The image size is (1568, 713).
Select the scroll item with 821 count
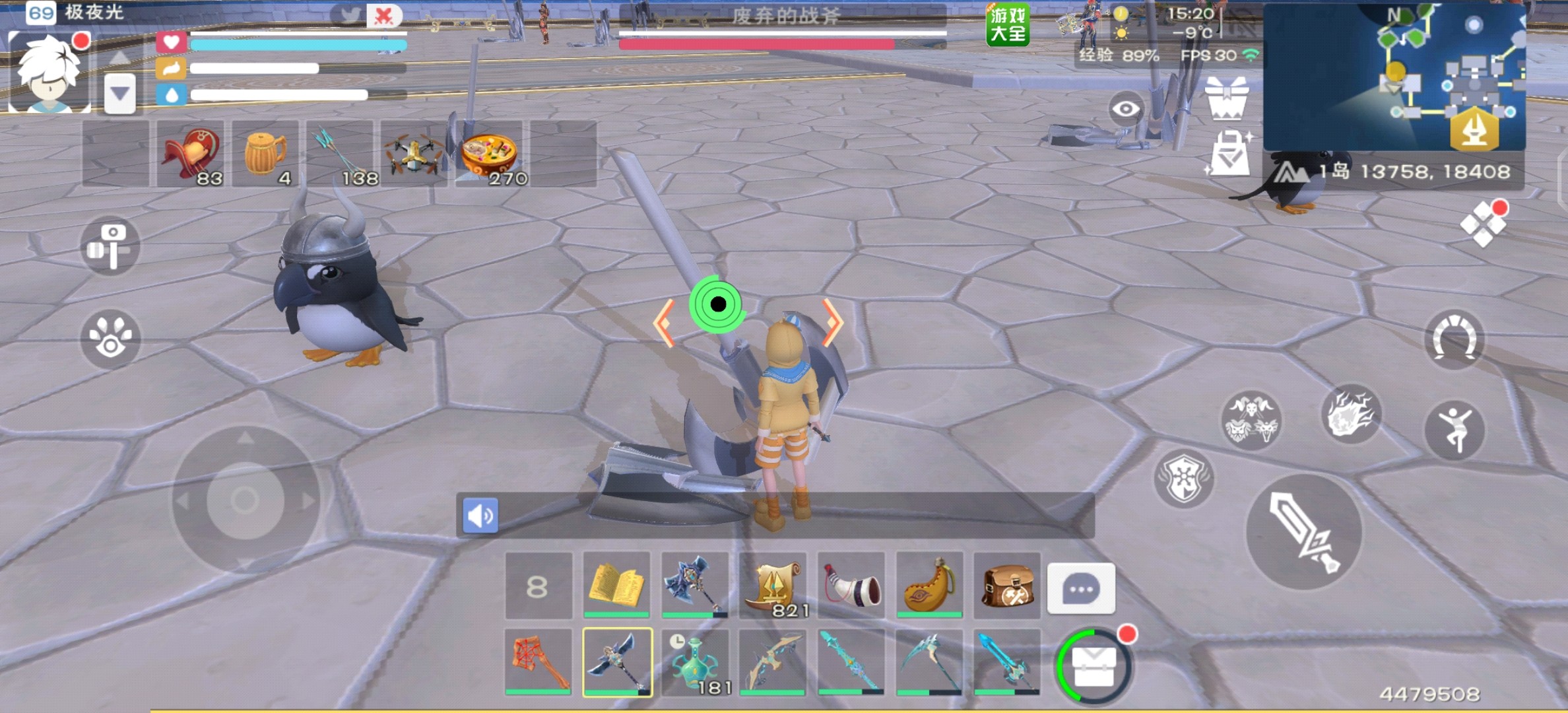tap(773, 585)
